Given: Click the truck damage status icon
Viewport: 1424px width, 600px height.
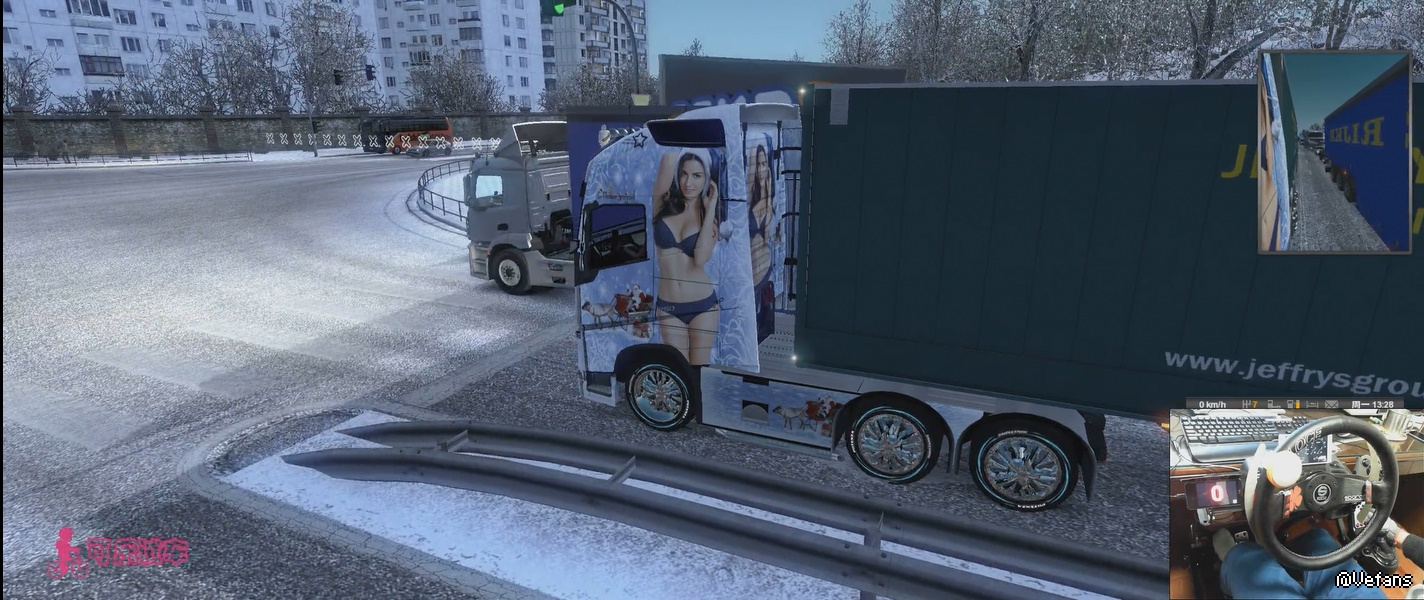Looking at the screenshot, I should pyautogui.click(x=1273, y=405).
